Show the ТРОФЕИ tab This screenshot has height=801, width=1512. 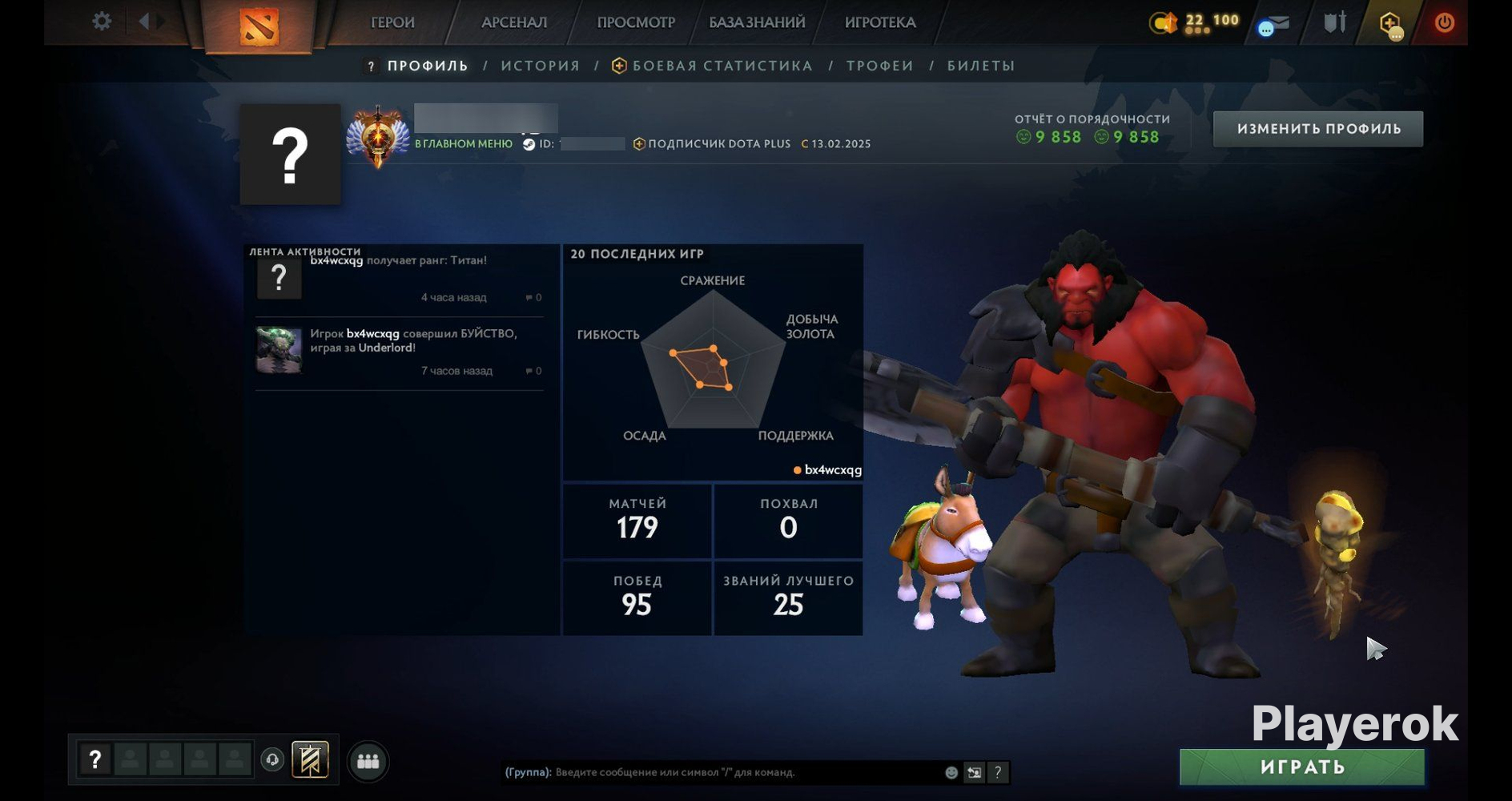click(880, 66)
